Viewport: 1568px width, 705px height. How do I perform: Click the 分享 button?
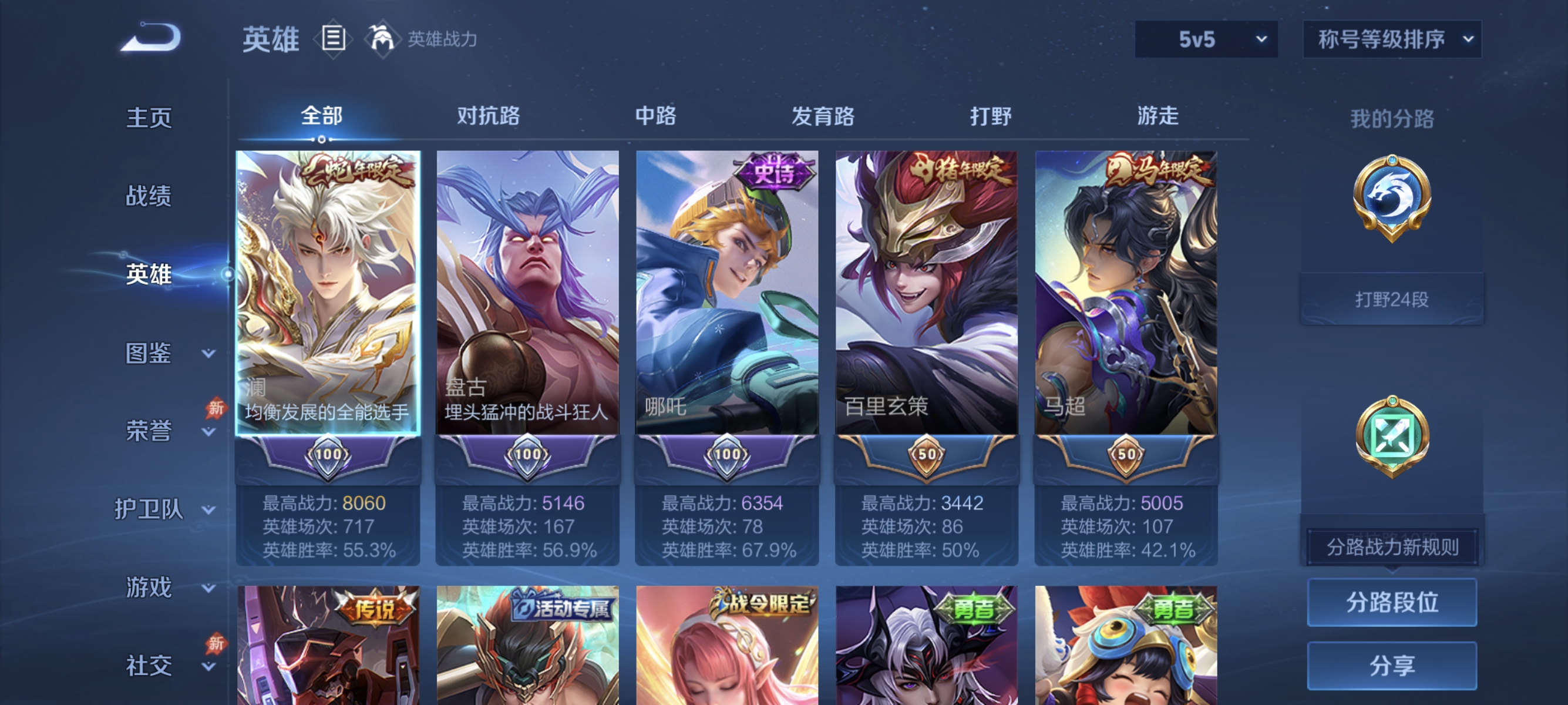tap(1392, 666)
